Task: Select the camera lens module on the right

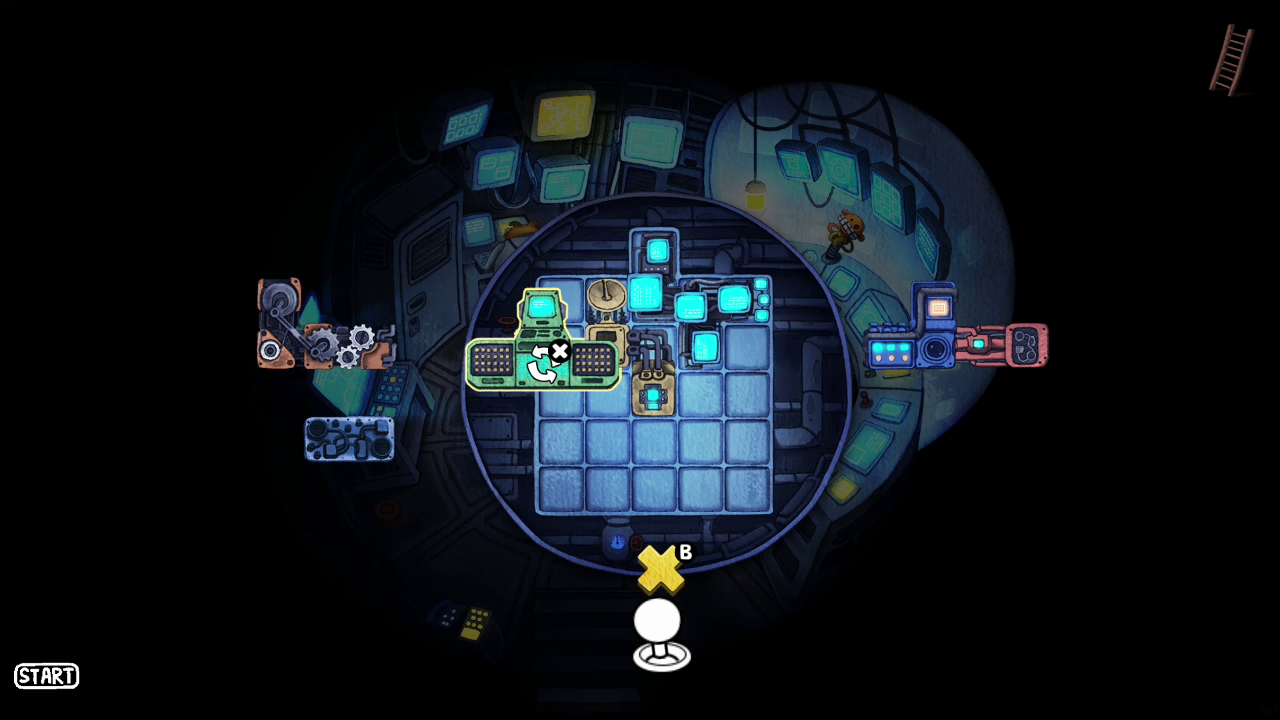Action: coord(933,349)
